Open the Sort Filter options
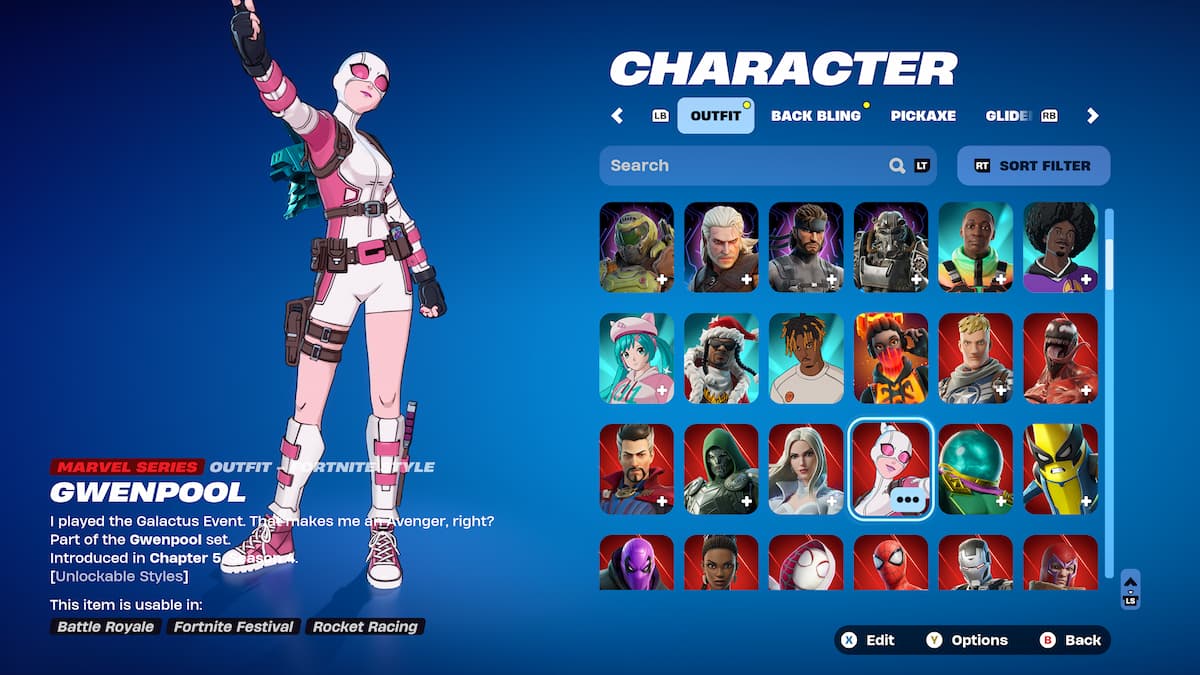 click(x=1033, y=166)
